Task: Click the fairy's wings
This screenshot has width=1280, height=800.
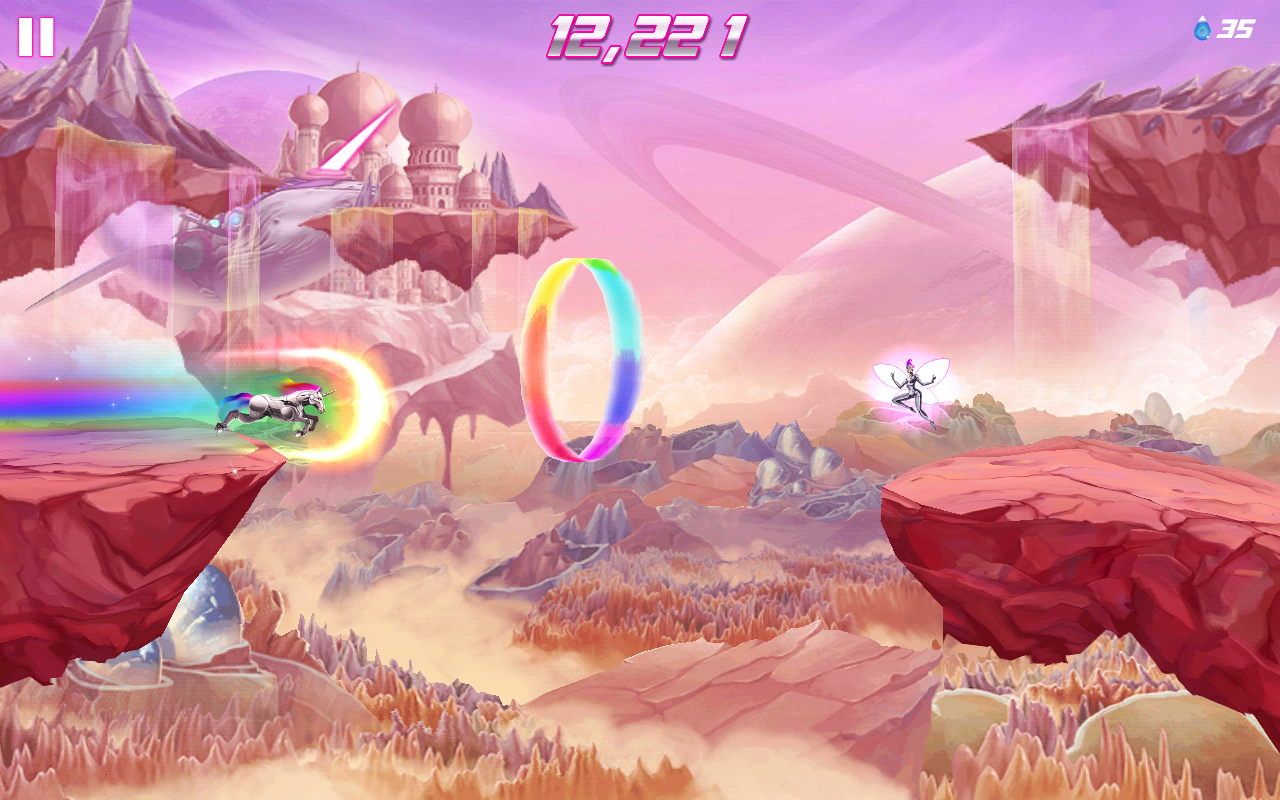Action: [935, 370]
